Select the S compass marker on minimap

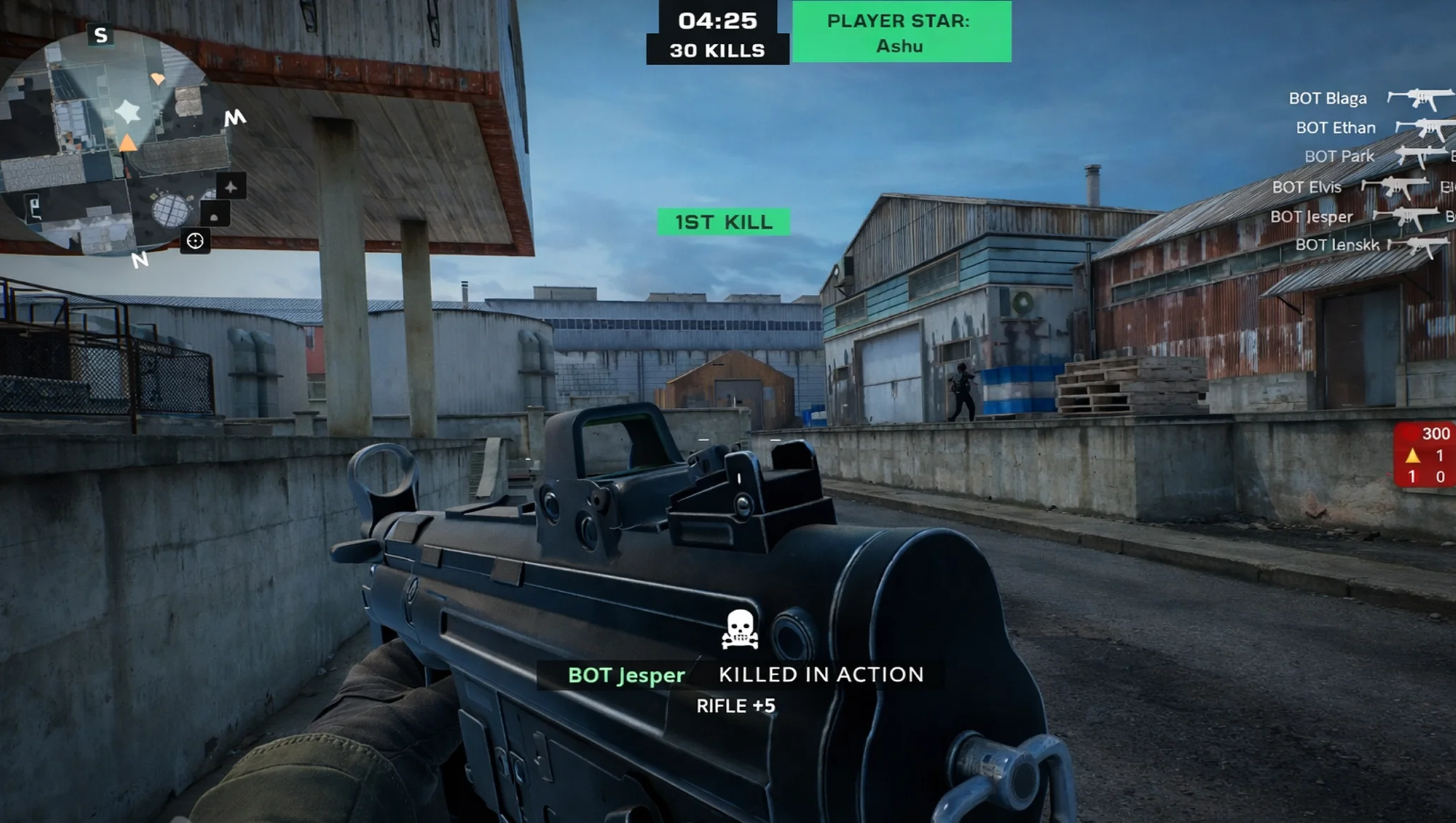point(100,35)
